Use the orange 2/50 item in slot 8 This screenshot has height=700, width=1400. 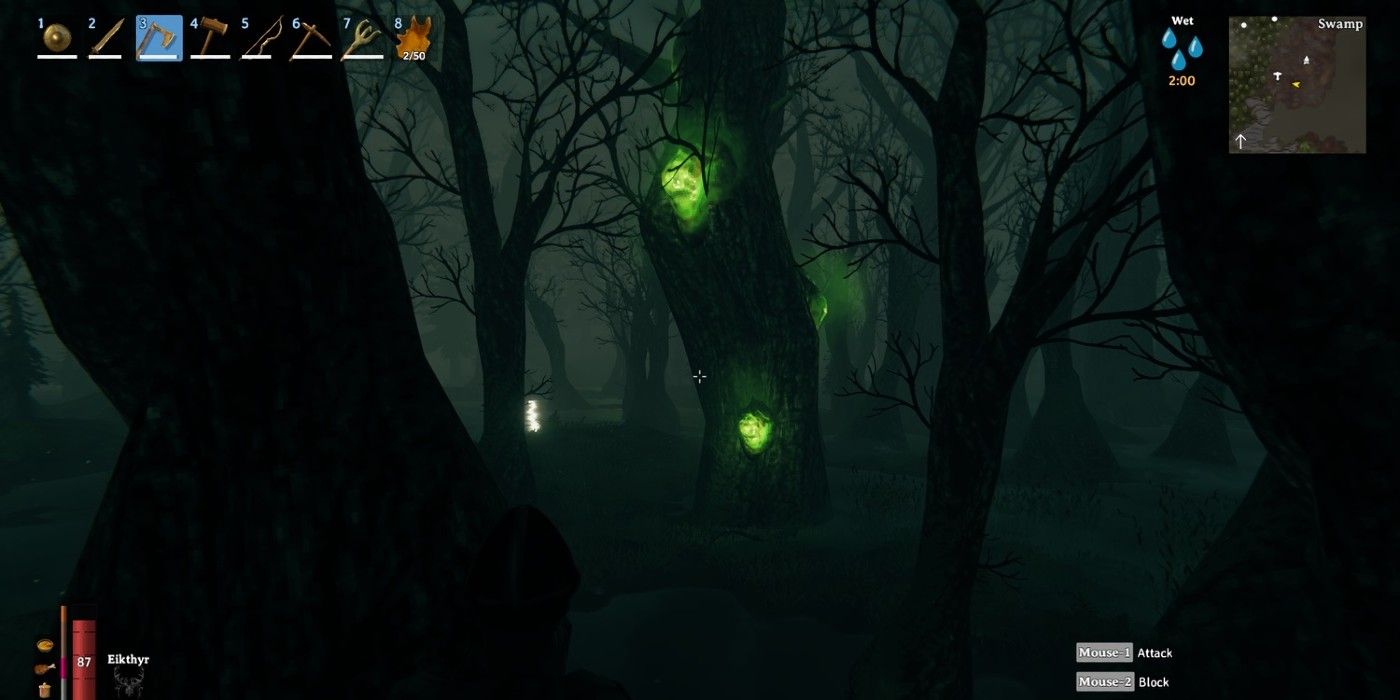pyautogui.click(x=413, y=40)
